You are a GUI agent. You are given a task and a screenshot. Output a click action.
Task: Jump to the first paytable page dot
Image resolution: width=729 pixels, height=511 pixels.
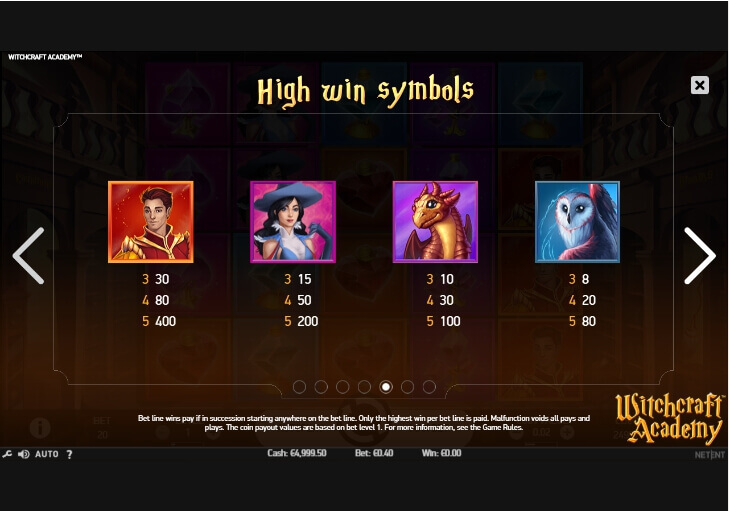pyautogui.click(x=299, y=387)
